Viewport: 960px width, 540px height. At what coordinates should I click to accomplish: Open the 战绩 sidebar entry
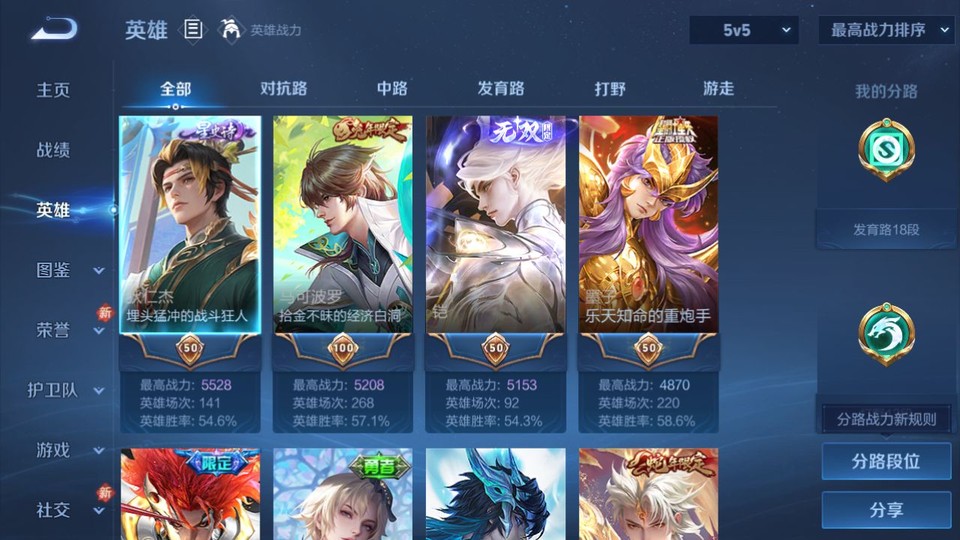pyautogui.click(x=54, y=150)
